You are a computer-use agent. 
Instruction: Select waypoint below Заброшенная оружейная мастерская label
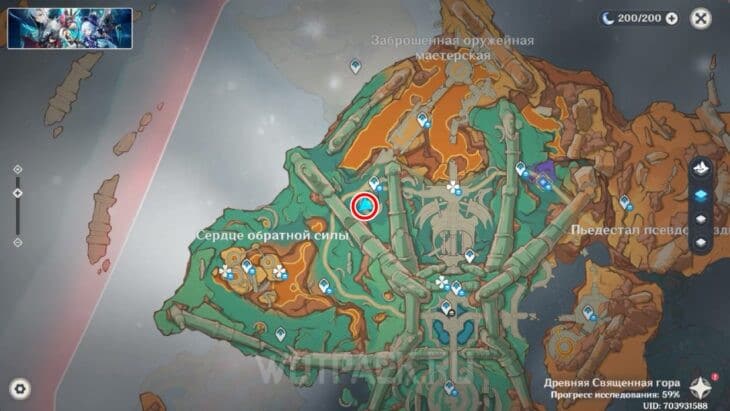355,66
